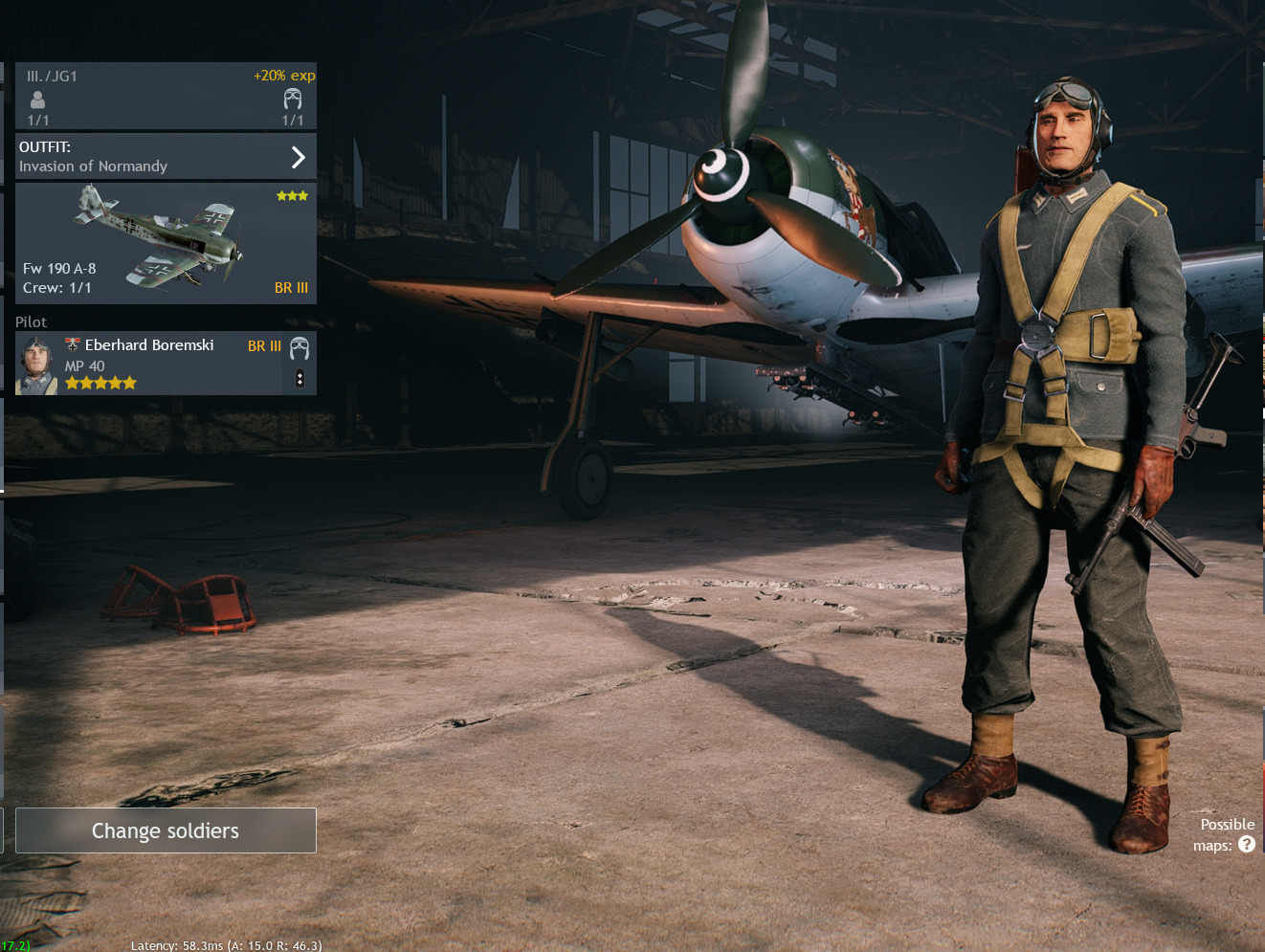Viewport: 1265px width, 952px height.
Task: Click the III./JG1 squad header panel
Action: click(x=166, y=97)
